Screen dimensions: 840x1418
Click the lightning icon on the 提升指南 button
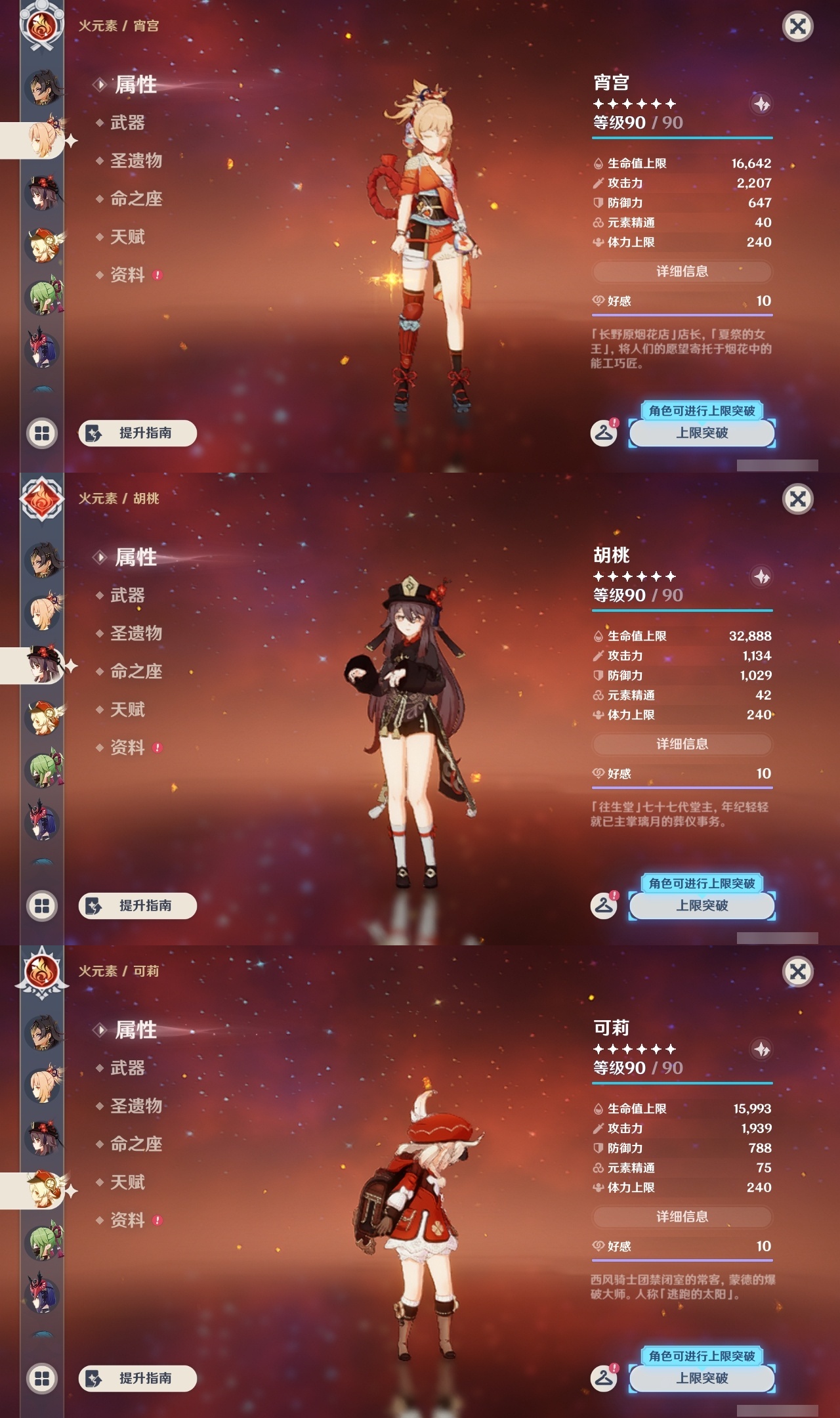92,433
